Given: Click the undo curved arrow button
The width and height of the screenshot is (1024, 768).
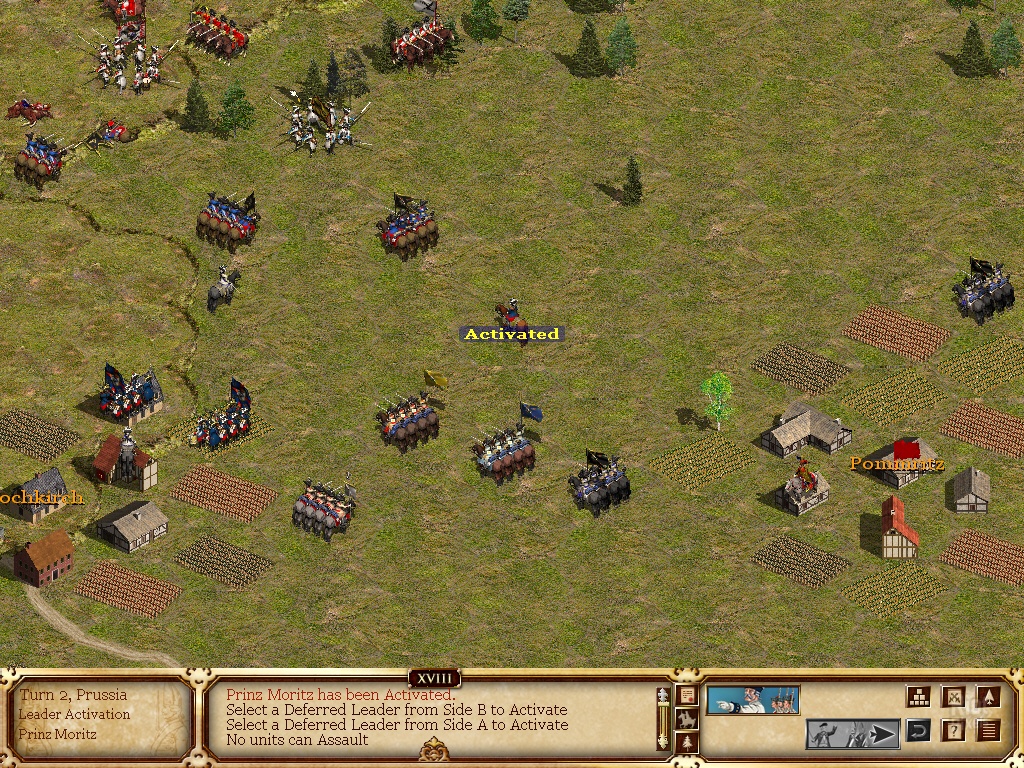Looking at the screenshot, I should point(918,732).
